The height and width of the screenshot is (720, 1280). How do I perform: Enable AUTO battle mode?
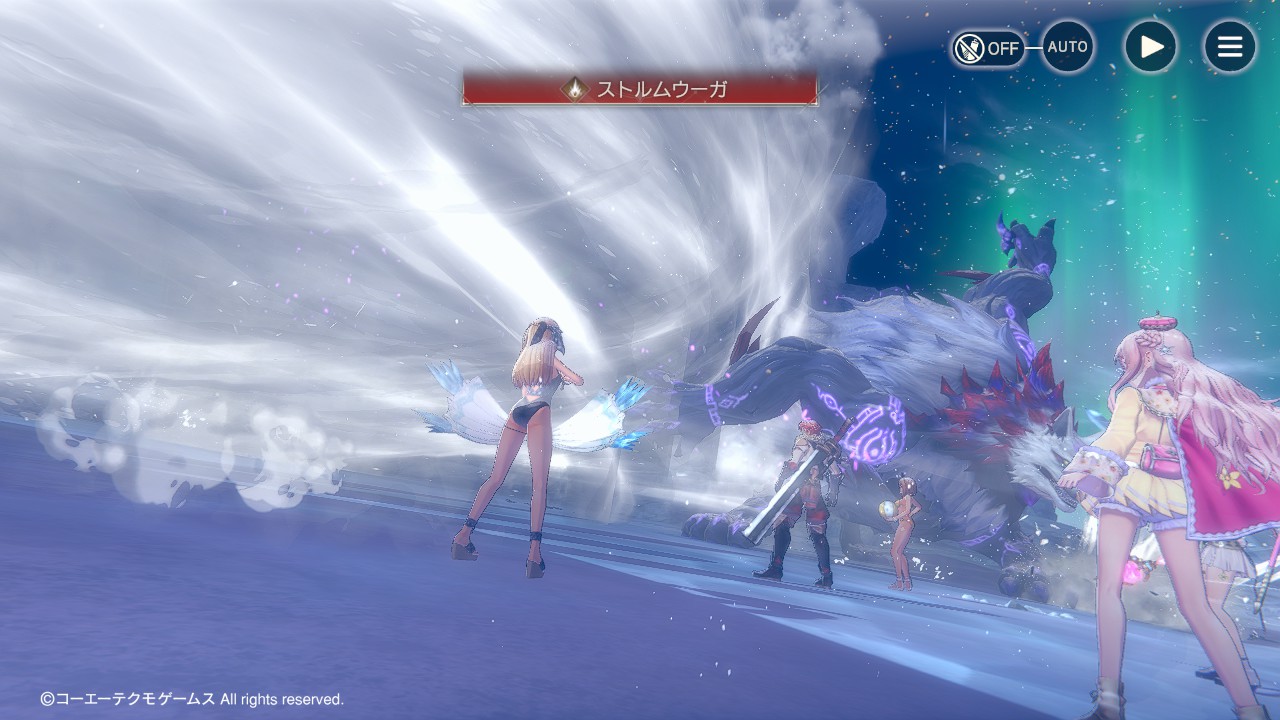click(x=1067, y=47)
